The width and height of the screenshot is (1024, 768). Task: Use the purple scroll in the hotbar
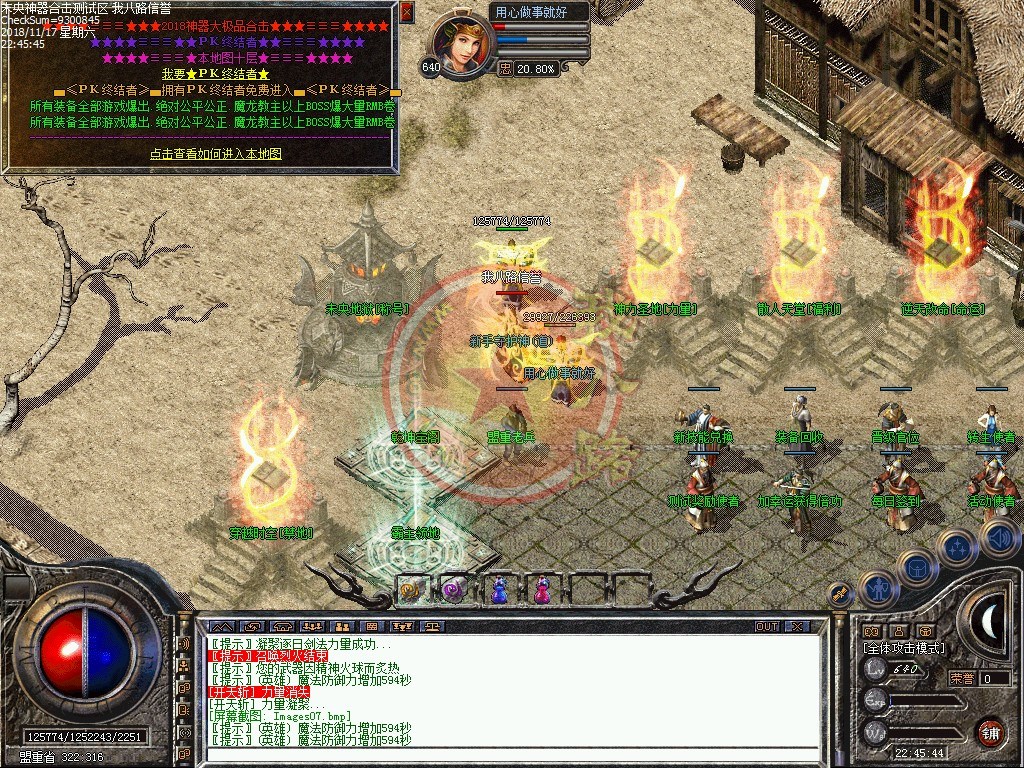(452, 590)
